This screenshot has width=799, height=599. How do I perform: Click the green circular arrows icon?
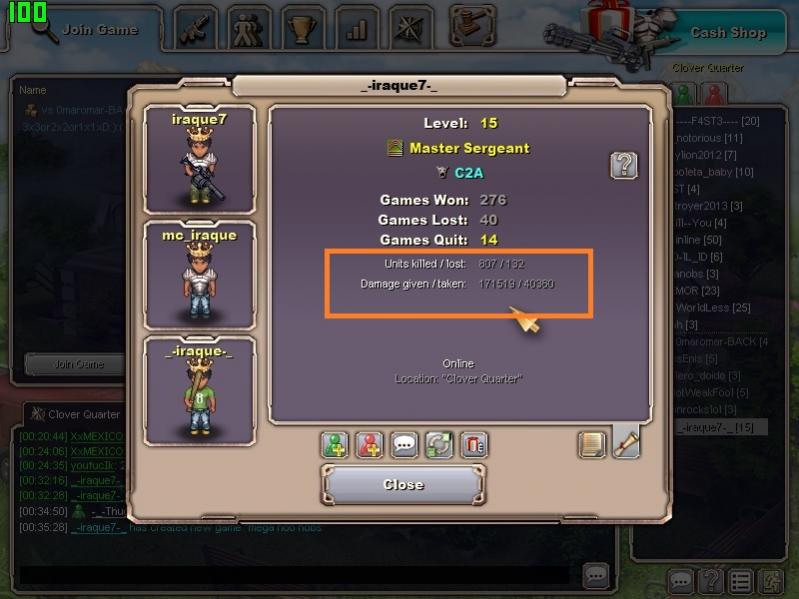[439, 445]
